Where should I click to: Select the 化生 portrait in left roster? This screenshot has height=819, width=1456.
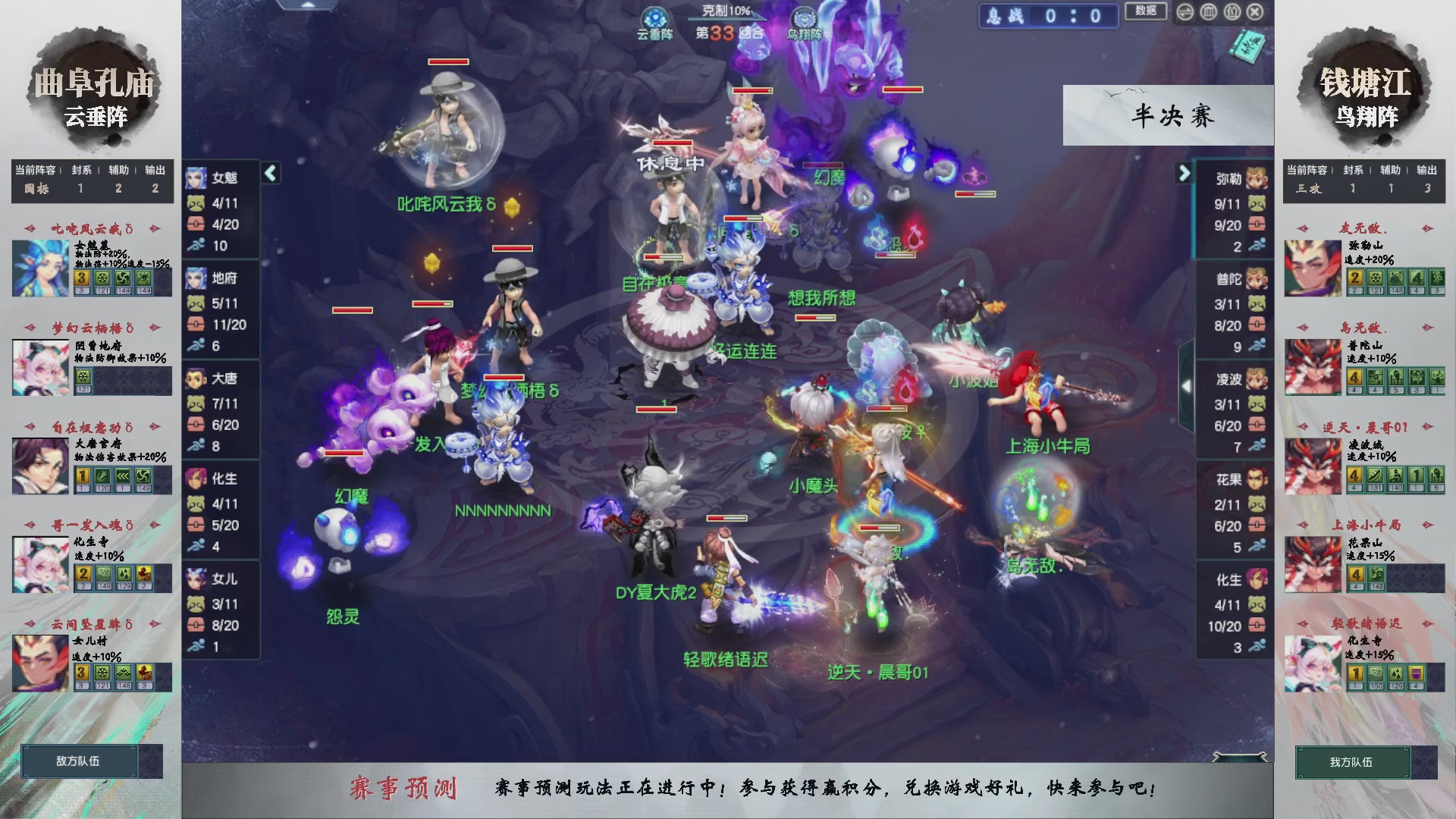196,479
